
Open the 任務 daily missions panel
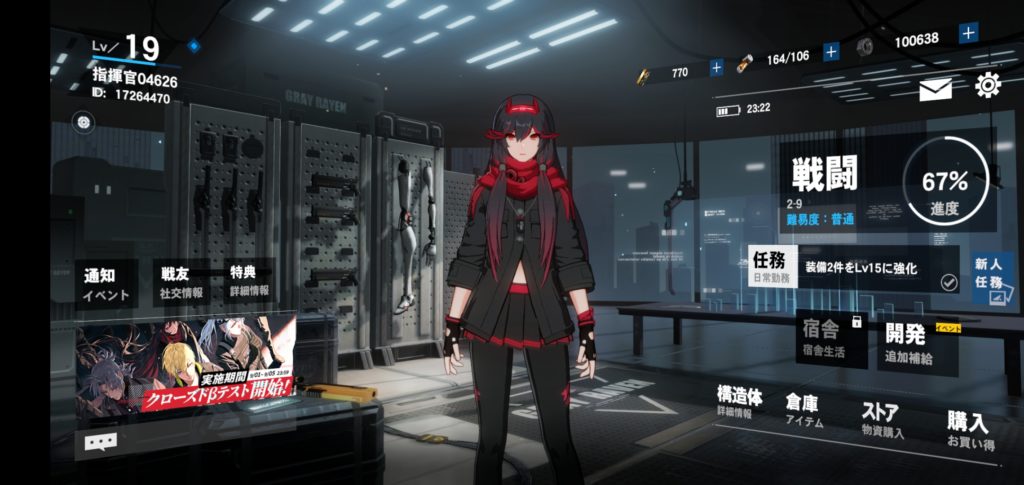775,266
